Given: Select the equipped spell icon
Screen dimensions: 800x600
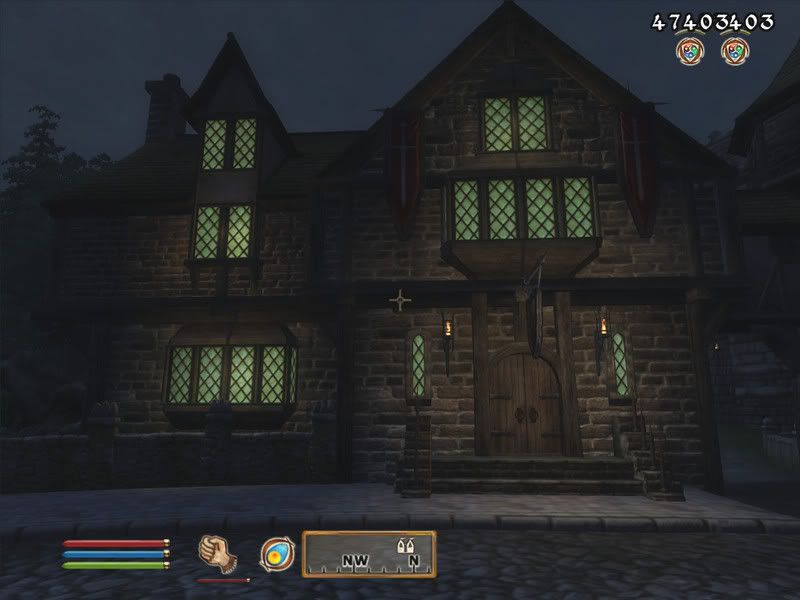Looking at the screenshot, I should (x=274, y=552).
